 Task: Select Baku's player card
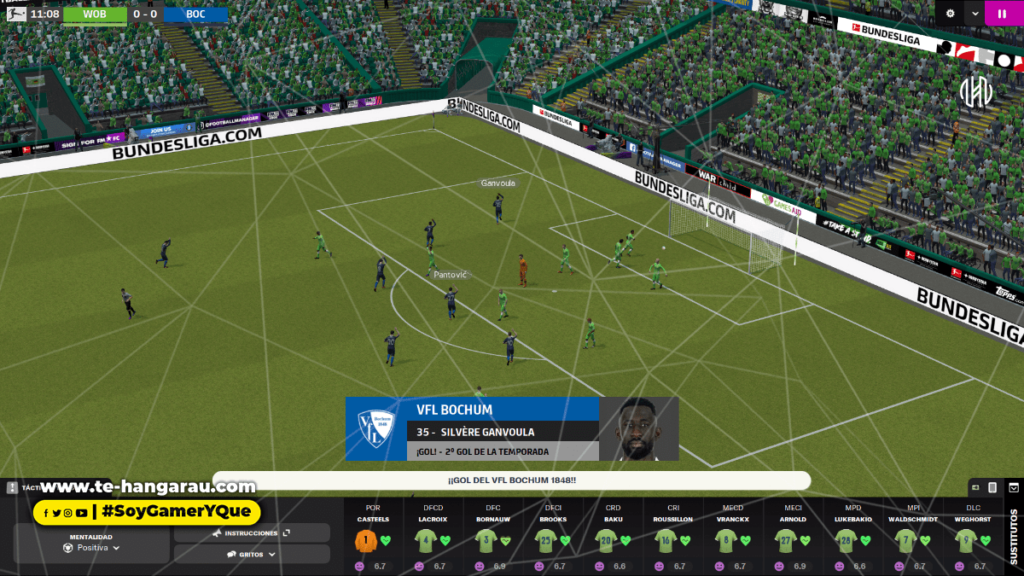[x=613, y=541]
